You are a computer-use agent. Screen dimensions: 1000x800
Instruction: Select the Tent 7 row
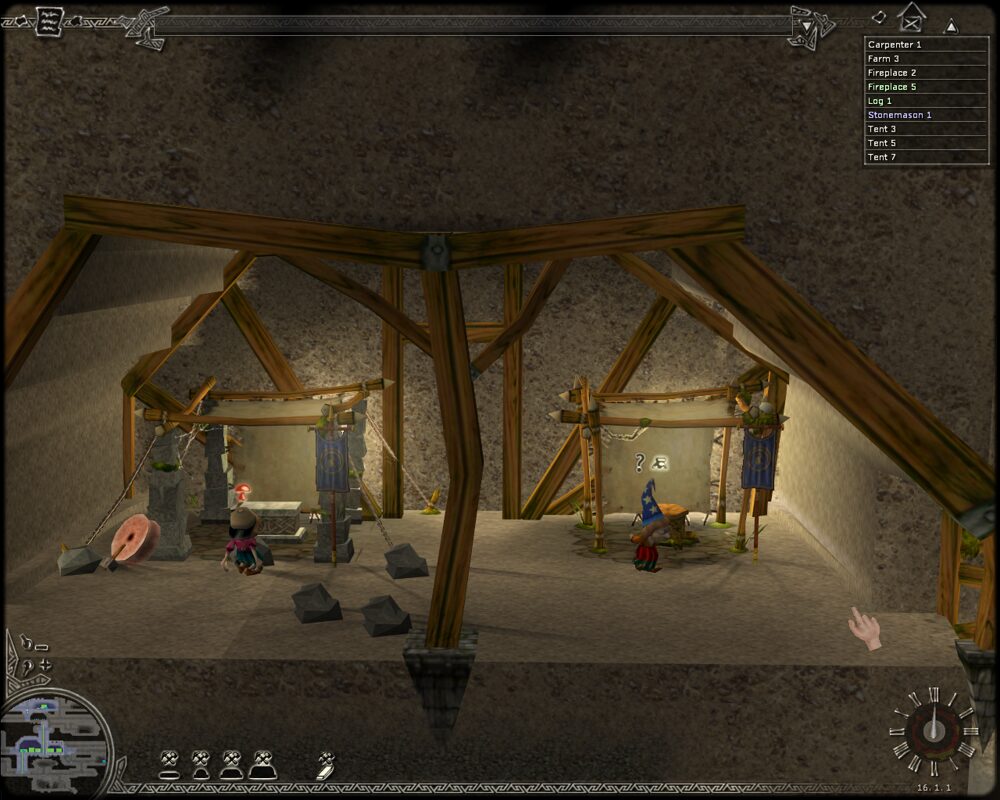(926, 157)
